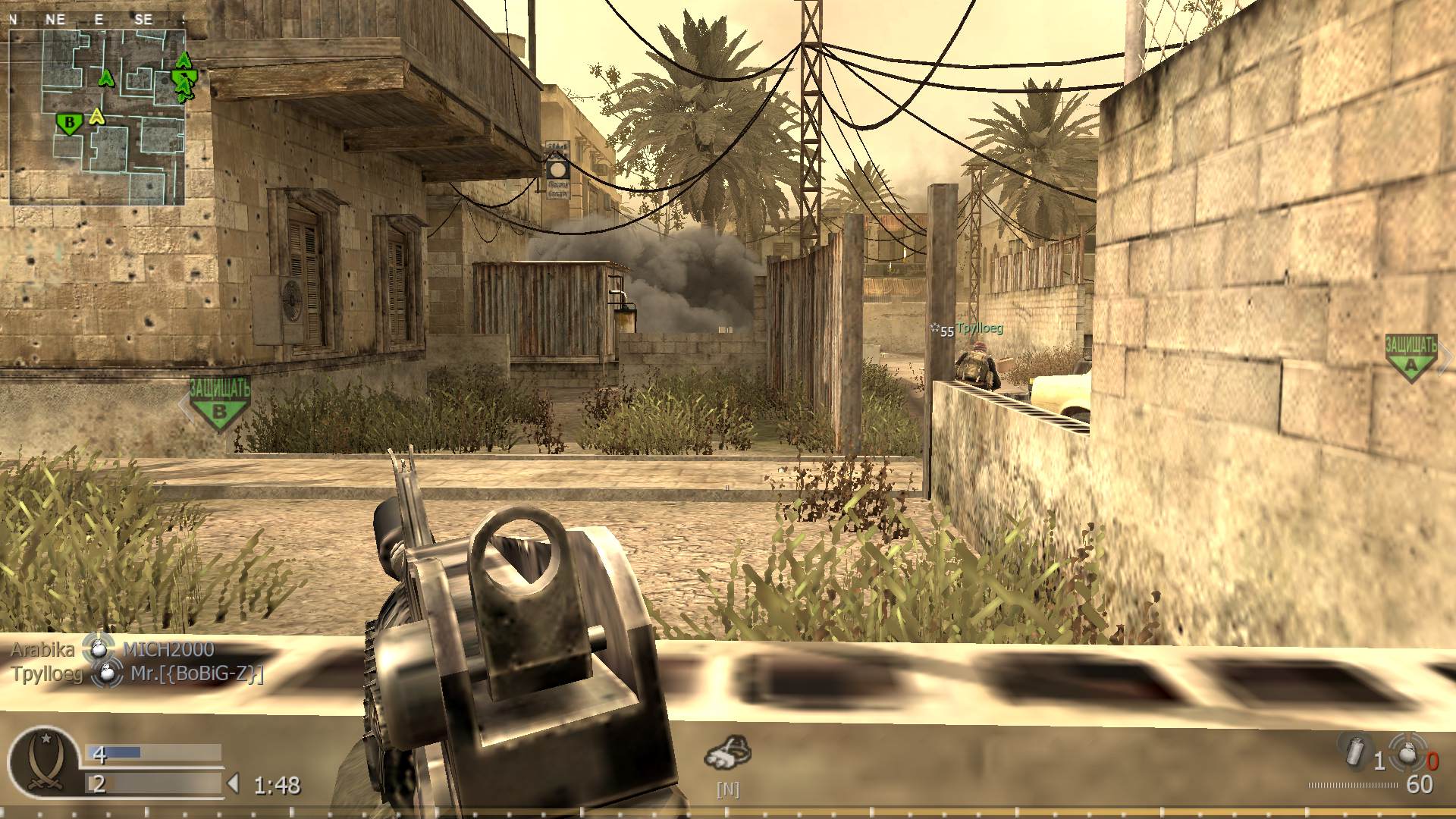Click the skull icon beside Tpylloeg kill entry
Image resolution: width=1456 pixels, height=819 pixels.
click(x=106, y=673)
